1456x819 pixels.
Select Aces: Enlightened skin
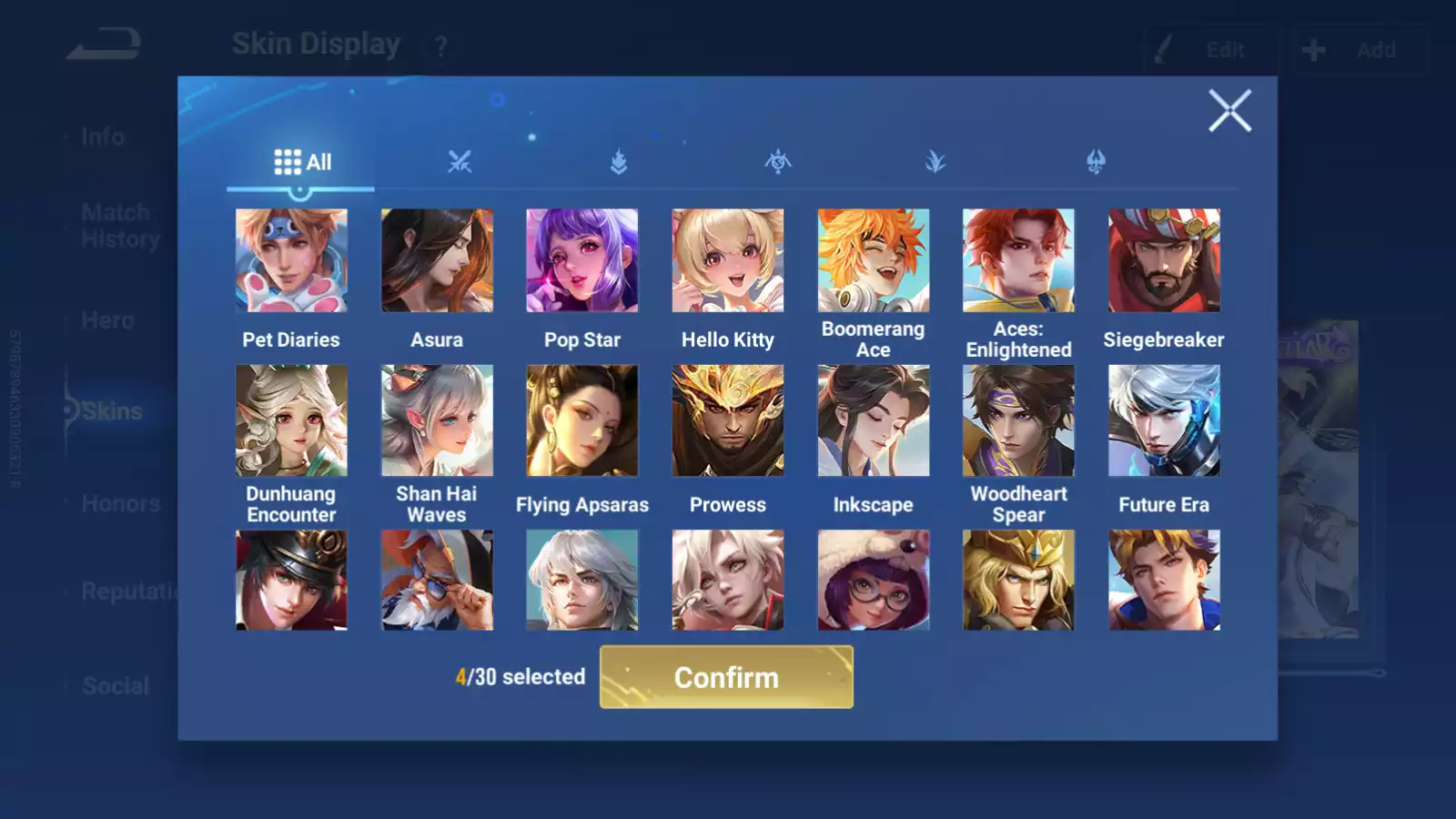(x=1018, y=260)
